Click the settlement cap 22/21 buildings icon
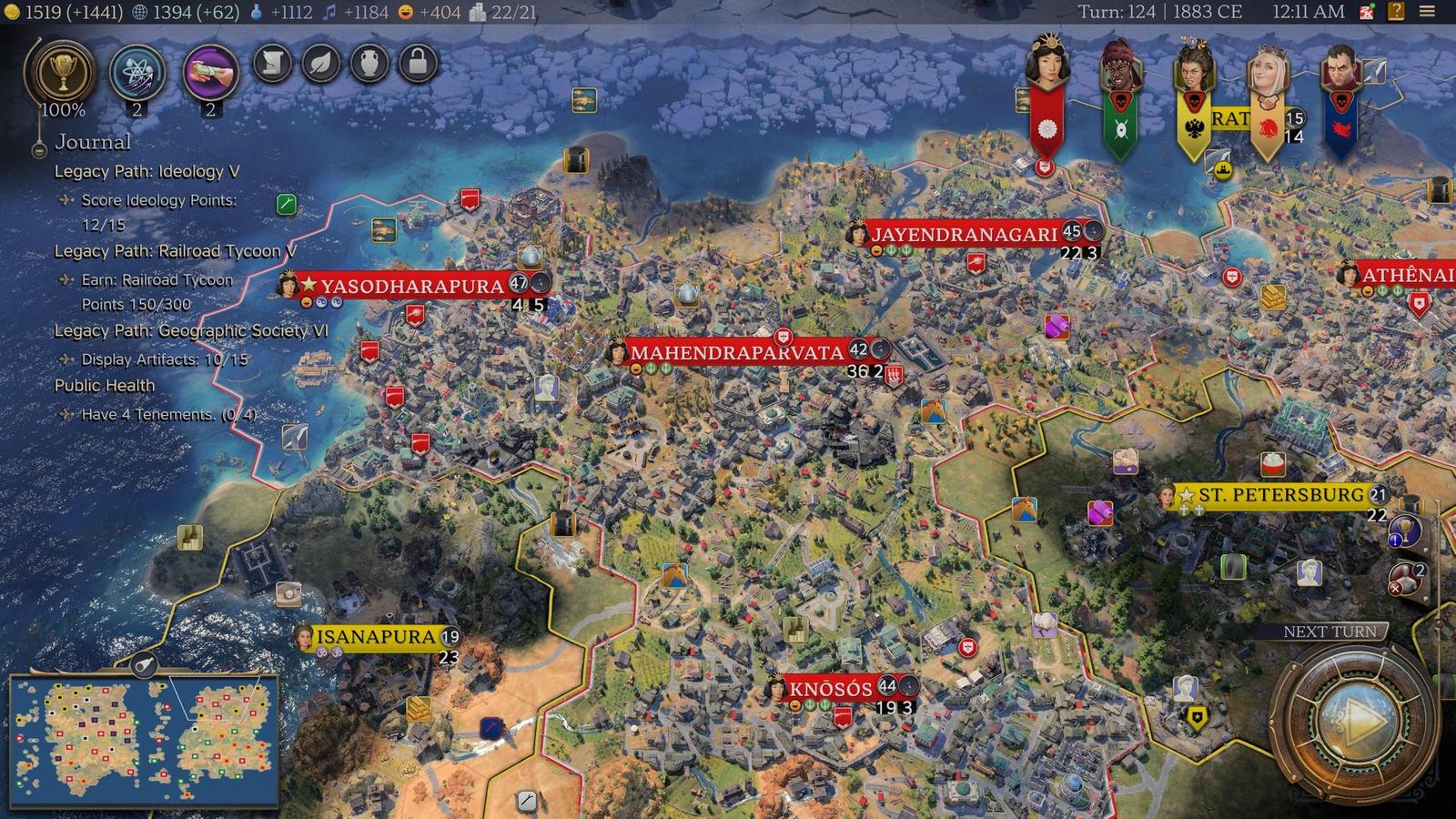Viewport: 1456px width, 819px height. point(477,14)
